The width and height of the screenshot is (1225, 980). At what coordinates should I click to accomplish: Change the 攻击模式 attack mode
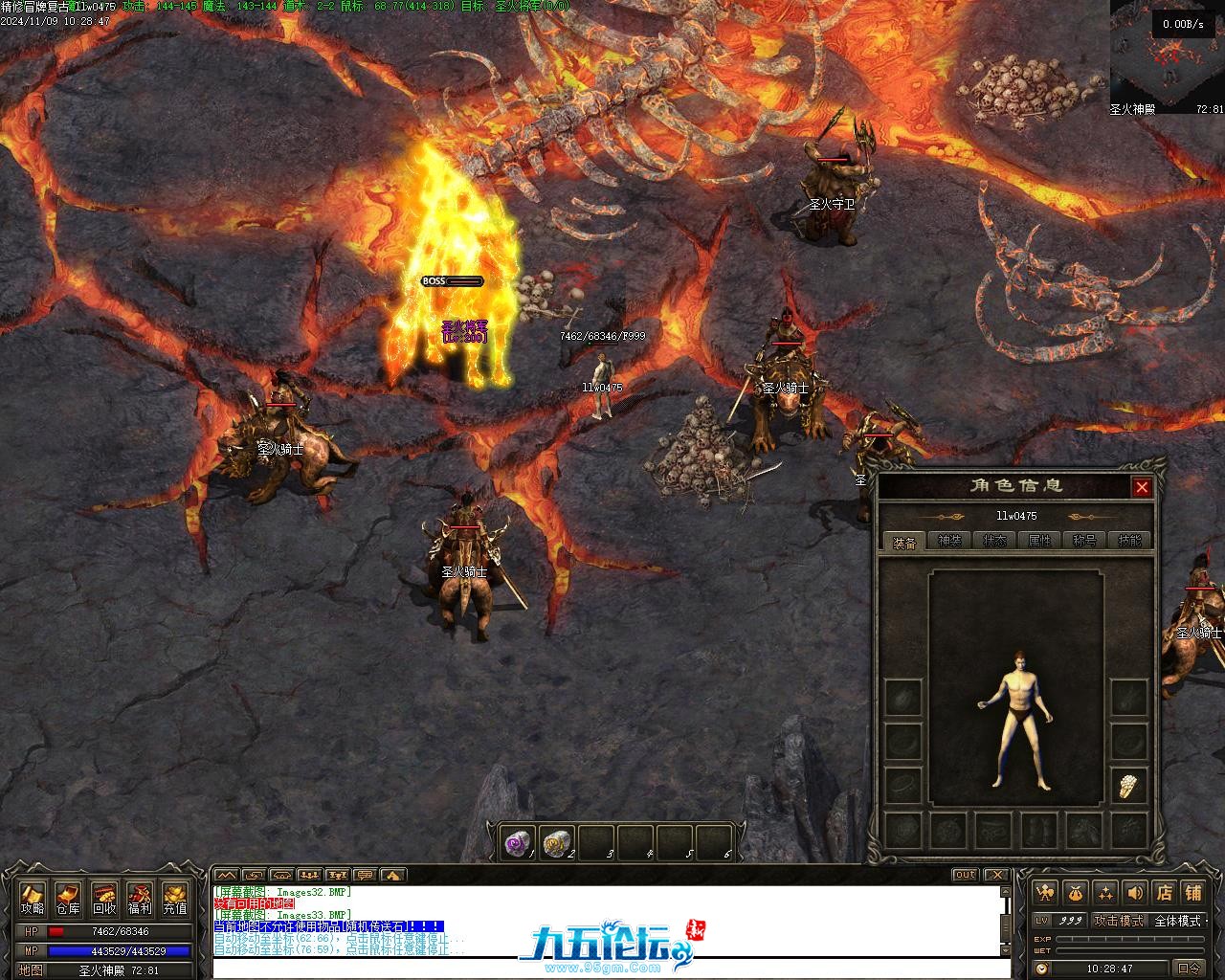pyautogui.click(x=1119, y=921)
